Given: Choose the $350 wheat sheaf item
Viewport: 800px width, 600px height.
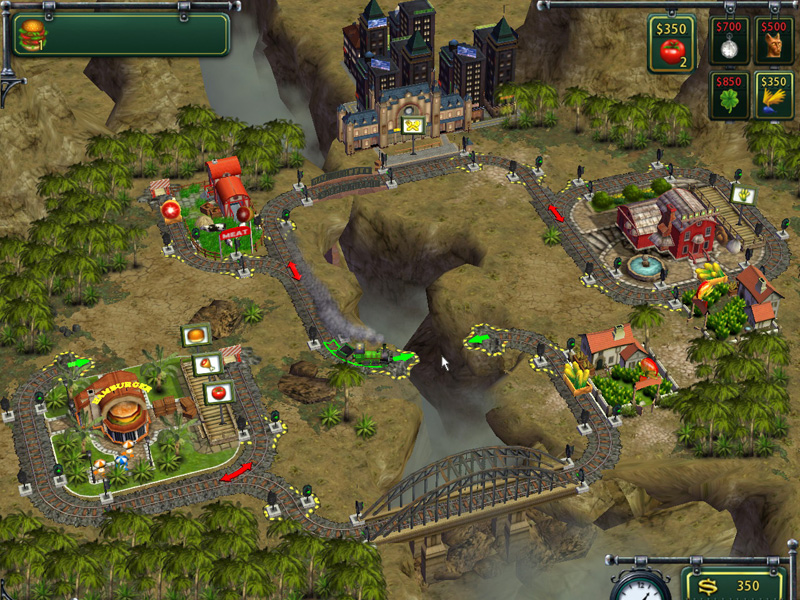Looking at the screenshot, I should pyautogui.click(x=773, y=95).
